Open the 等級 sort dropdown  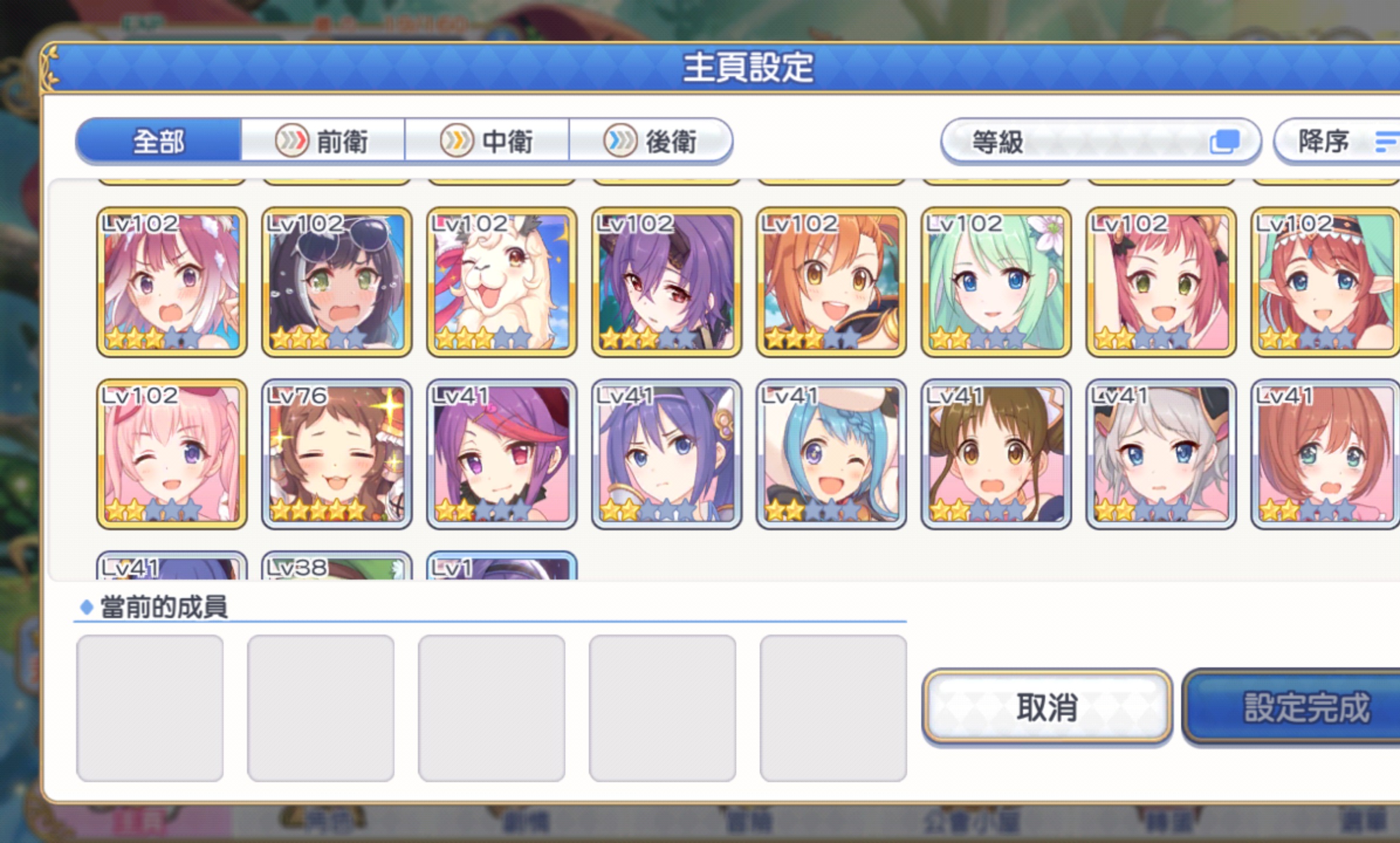coord(1100,141)
